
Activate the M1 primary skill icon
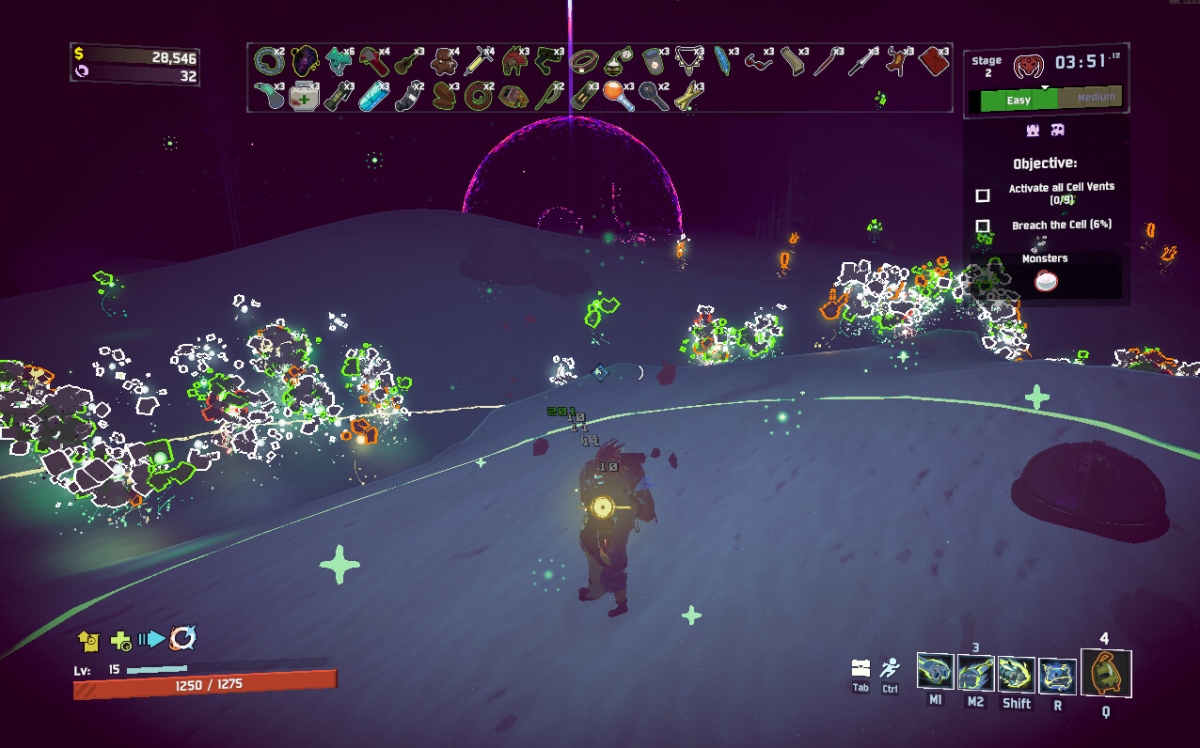click(935, 673)
